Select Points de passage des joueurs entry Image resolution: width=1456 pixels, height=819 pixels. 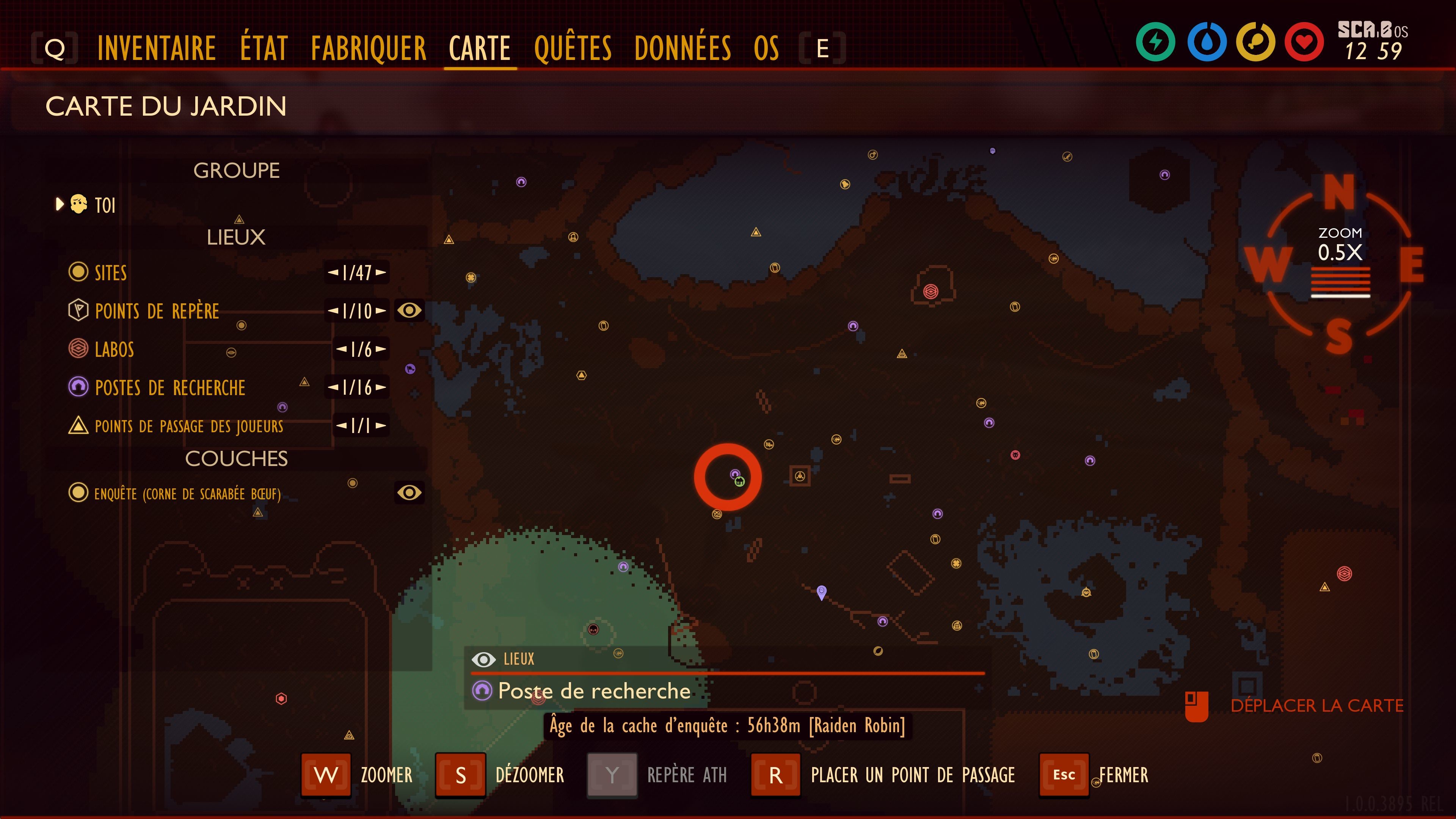point(188,425)
